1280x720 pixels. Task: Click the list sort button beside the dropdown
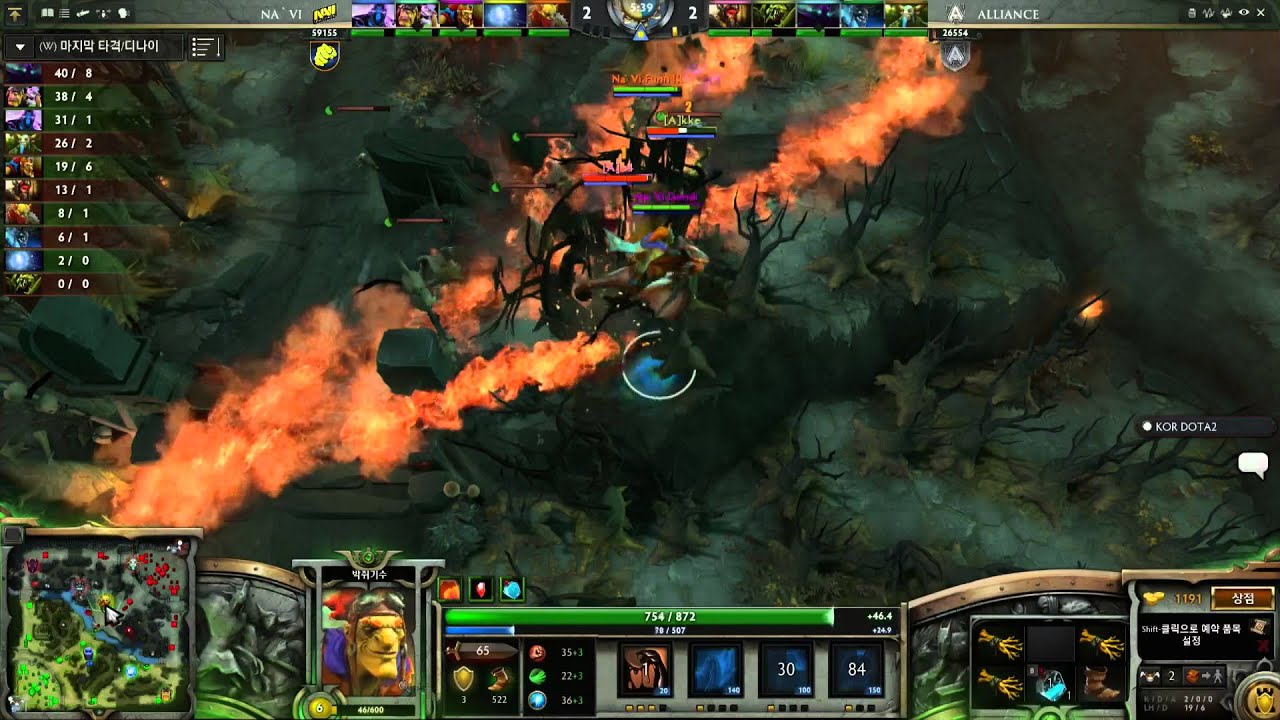click(204, 47)
